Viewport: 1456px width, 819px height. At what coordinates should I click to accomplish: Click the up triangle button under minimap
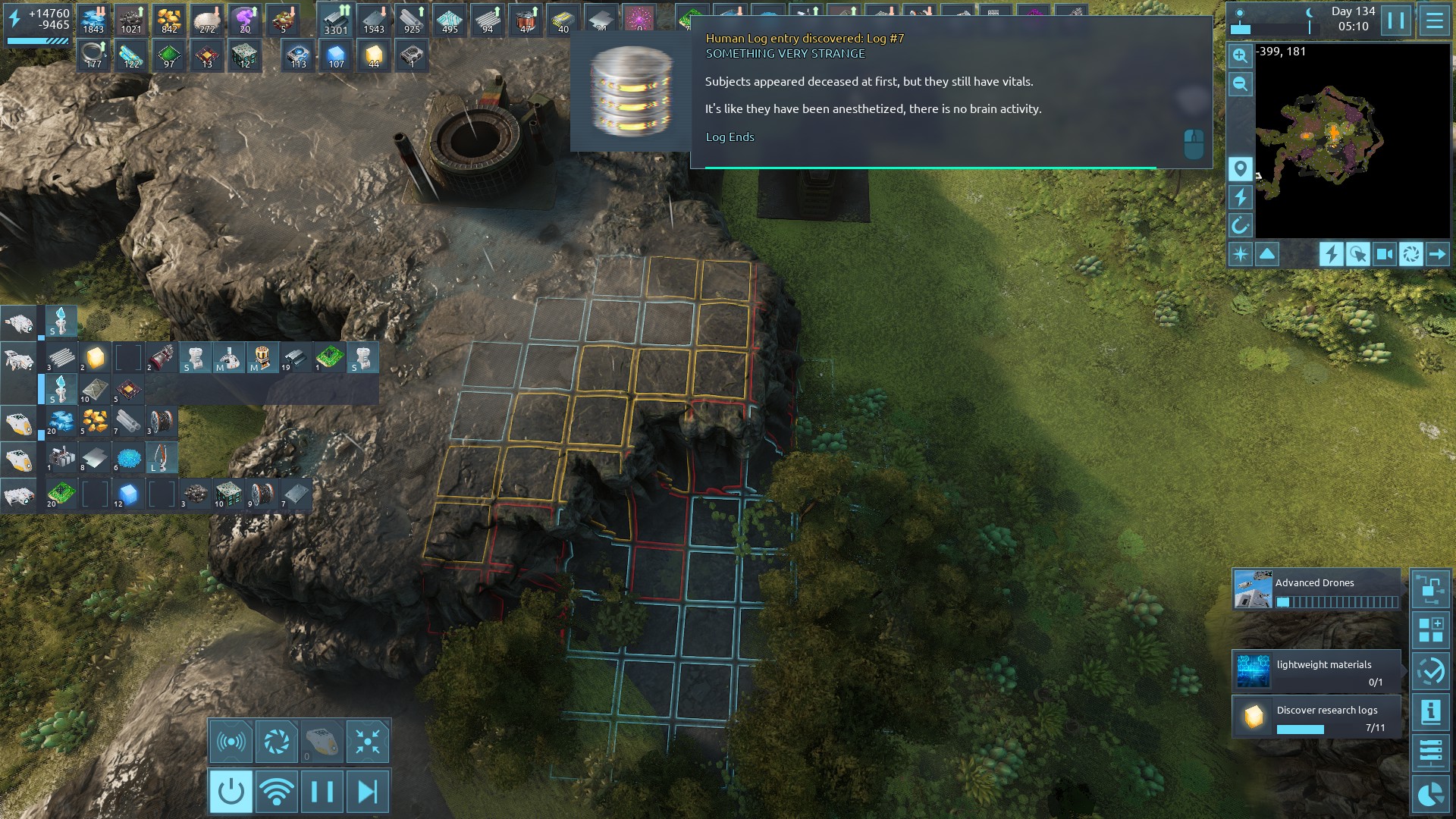(x=1267, y=254)
